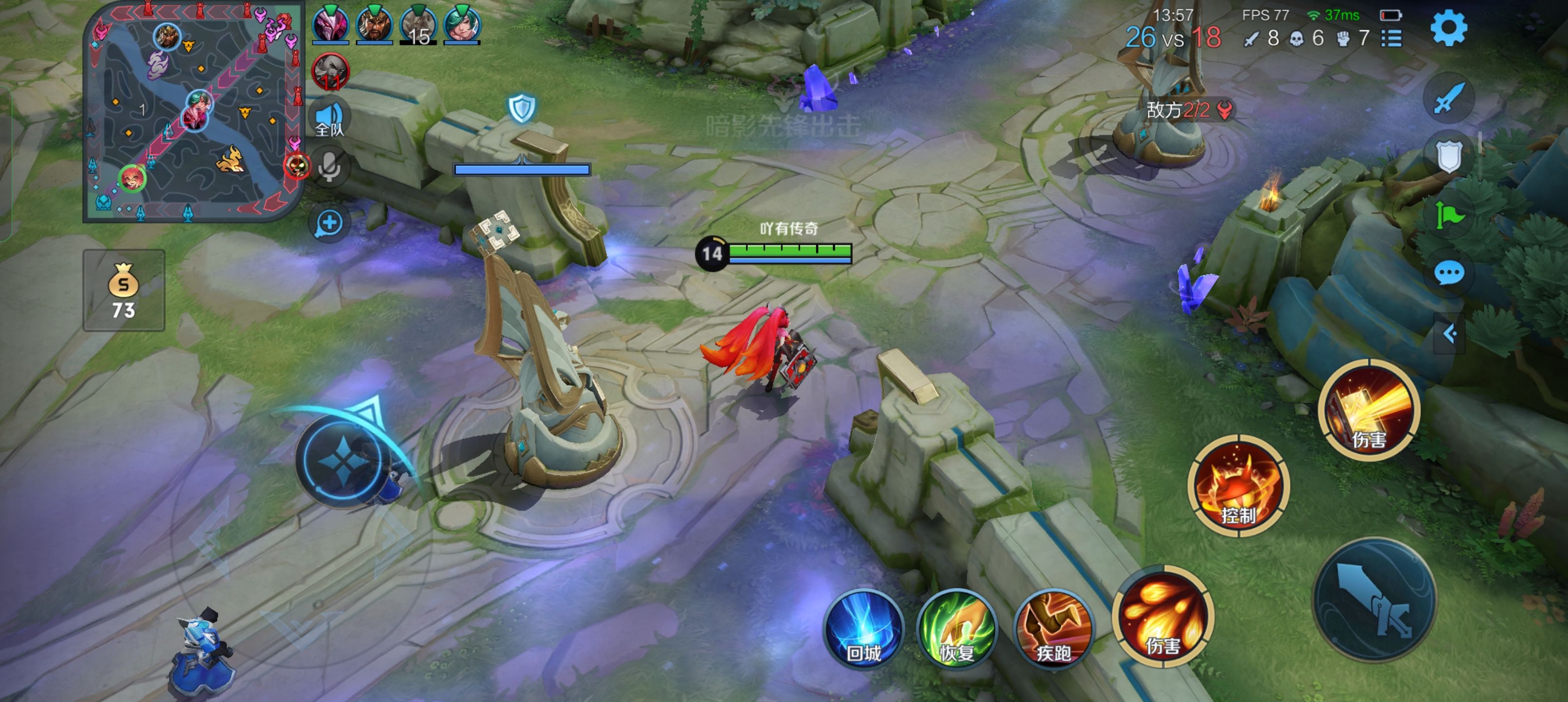Send the green flag gather signal

pyautogui.click(x=1449, y=214)
